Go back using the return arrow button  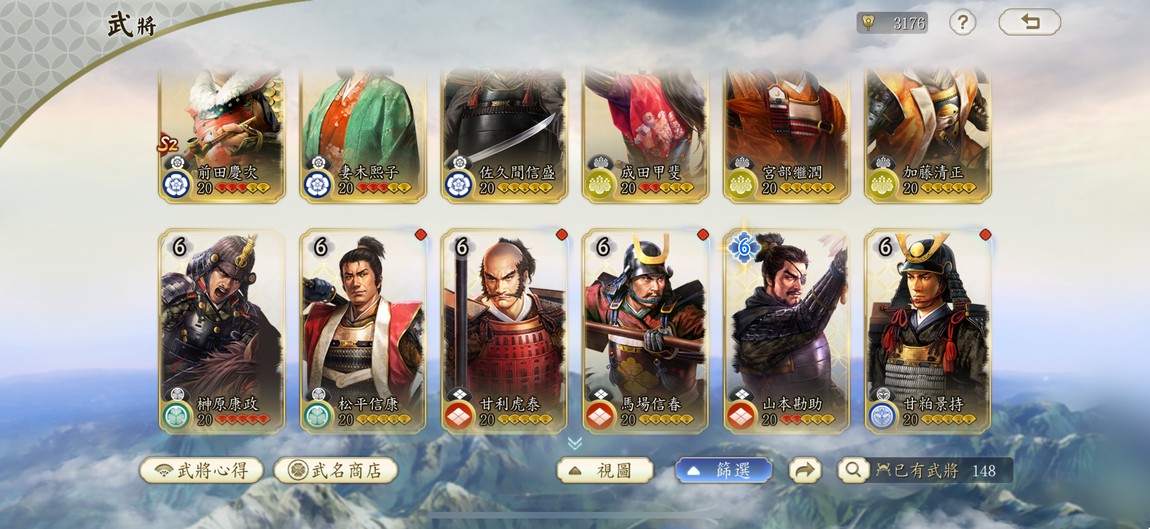click(x=1029, y=22)
